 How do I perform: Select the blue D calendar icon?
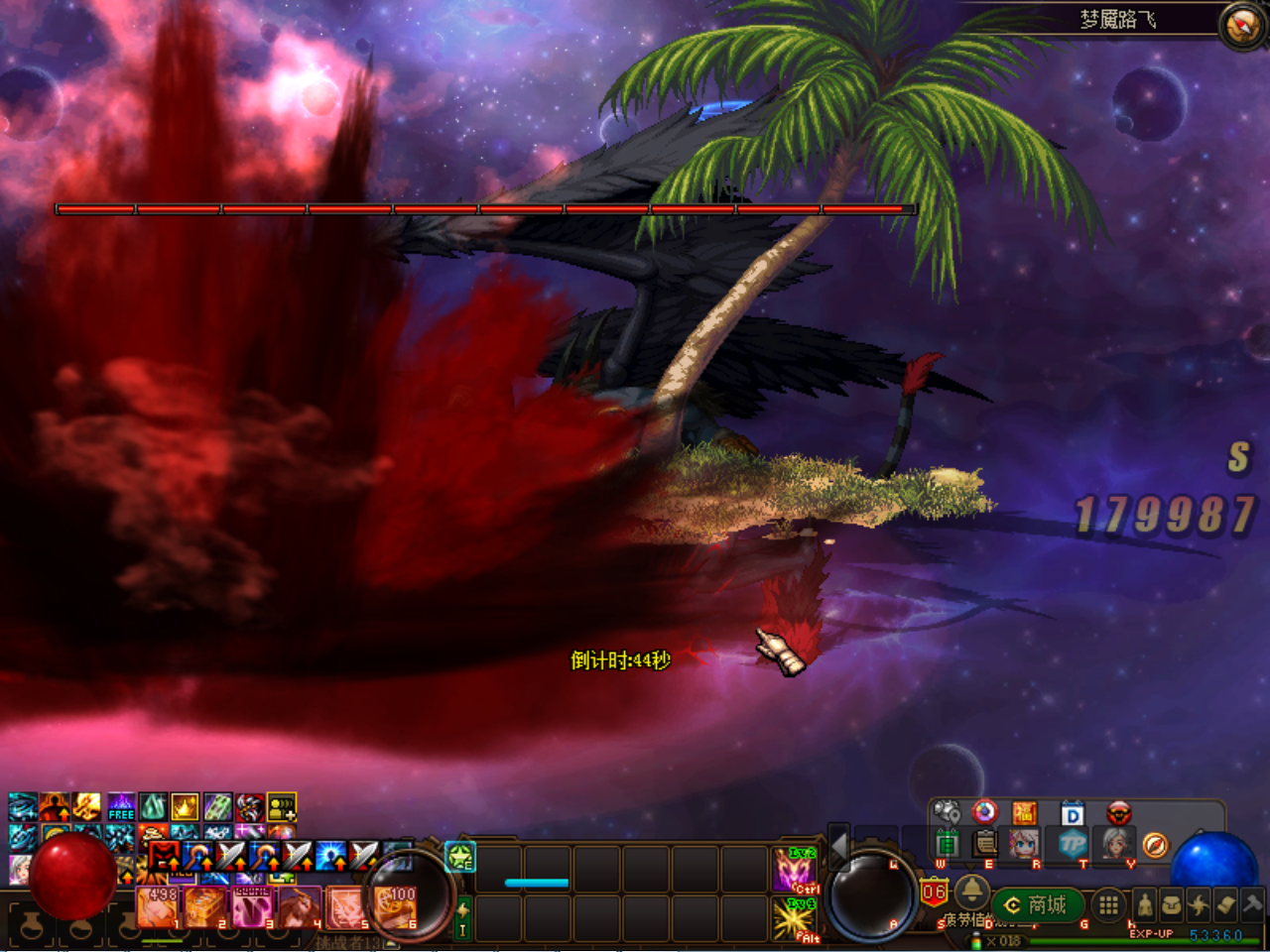click(1073, 814)
